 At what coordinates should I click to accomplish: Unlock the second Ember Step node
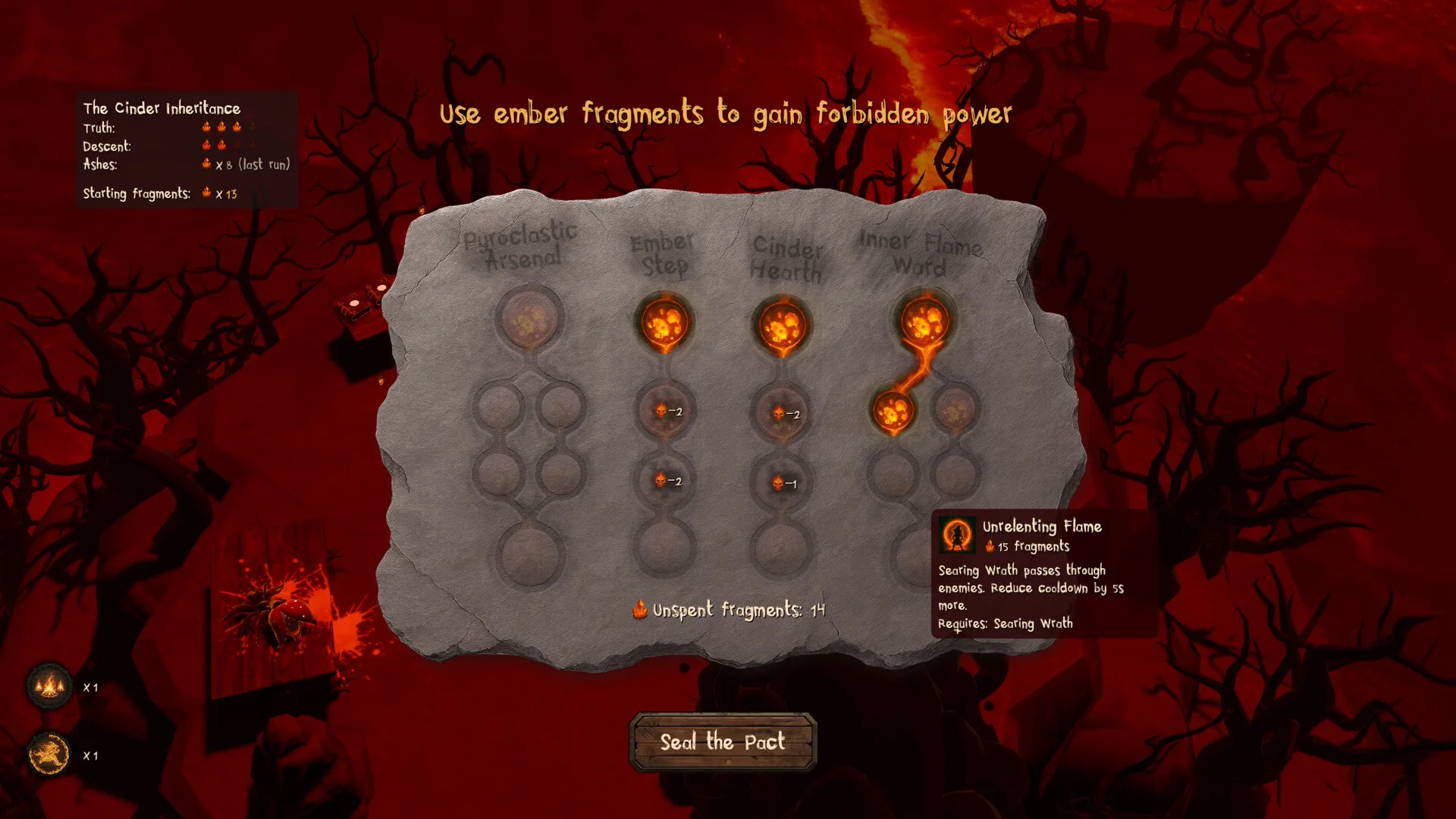point(664,412)
